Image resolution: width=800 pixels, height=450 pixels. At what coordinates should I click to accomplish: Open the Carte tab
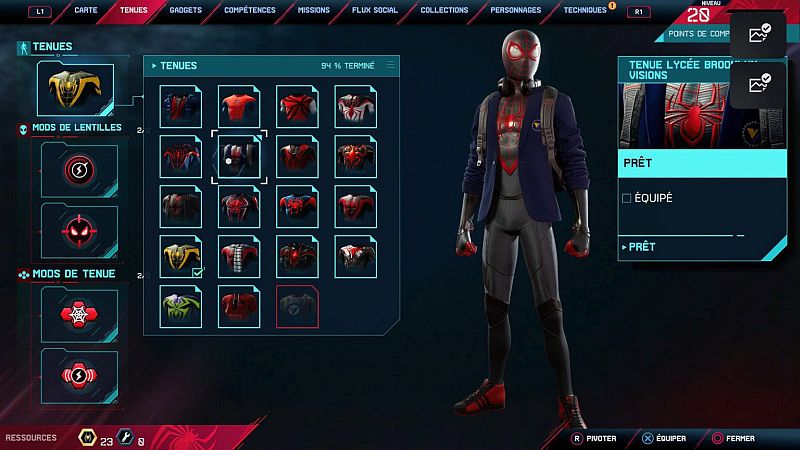[x=86, y=10]
